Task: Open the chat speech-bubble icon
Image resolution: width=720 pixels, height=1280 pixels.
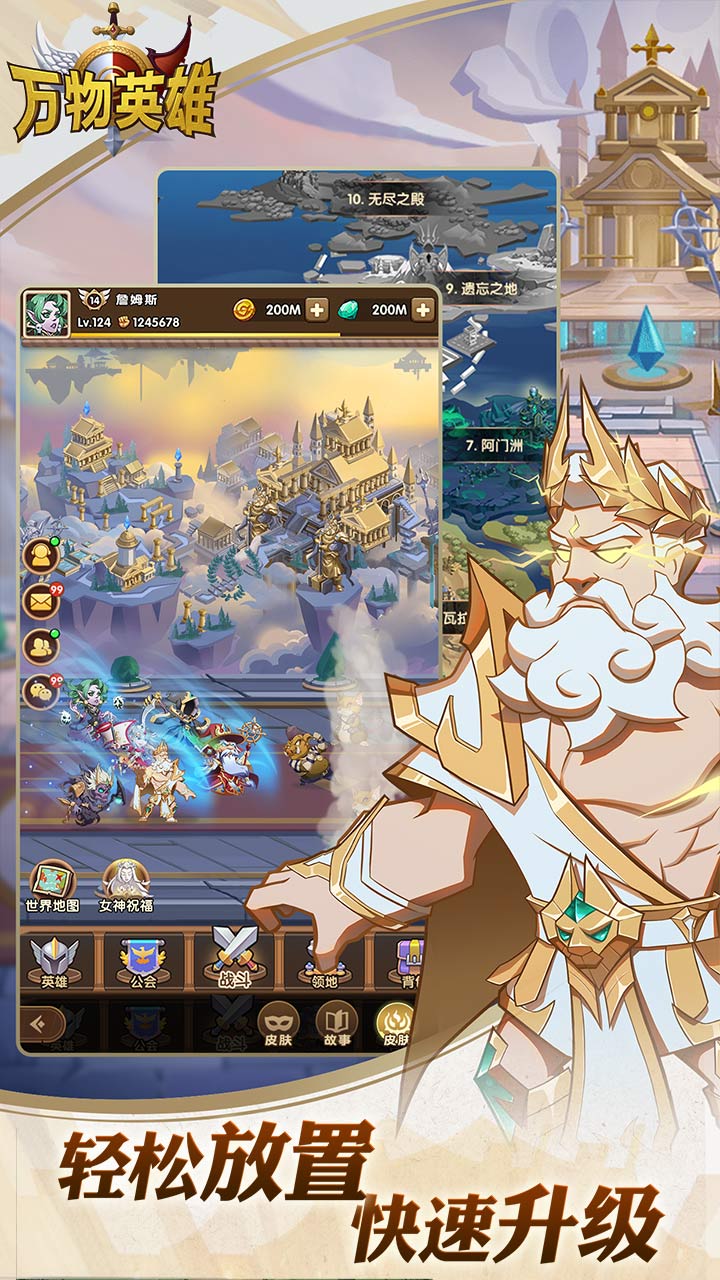Action: coord(41,691)
